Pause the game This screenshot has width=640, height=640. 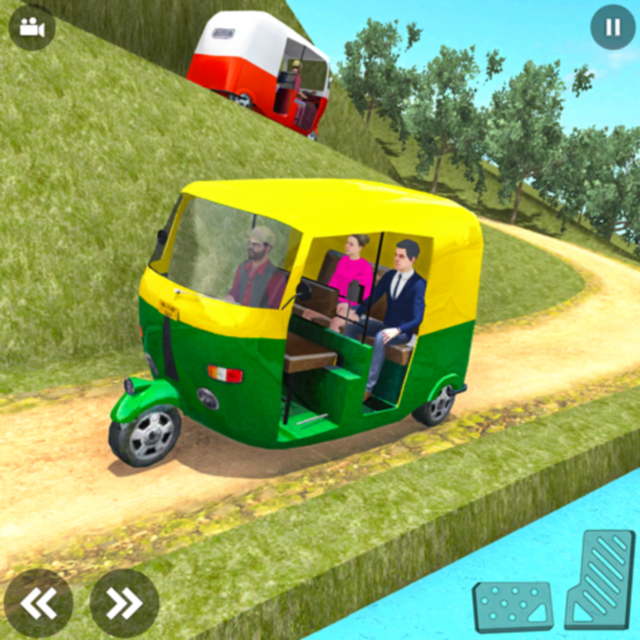pyautogui.click(x=612, y=27)
